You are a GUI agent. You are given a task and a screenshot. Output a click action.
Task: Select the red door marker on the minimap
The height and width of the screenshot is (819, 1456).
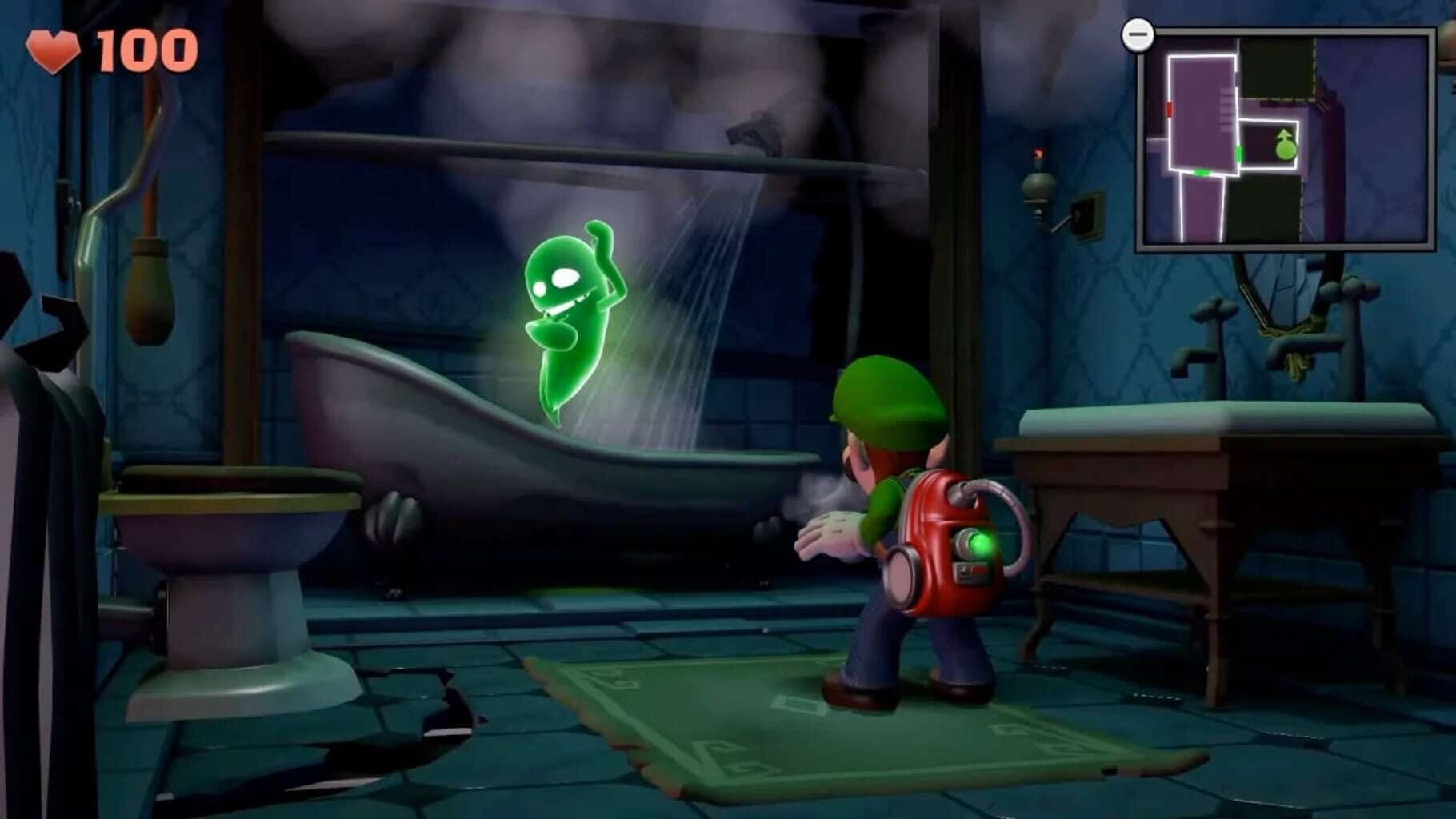pyautogui.click(x=1170, y=110)
